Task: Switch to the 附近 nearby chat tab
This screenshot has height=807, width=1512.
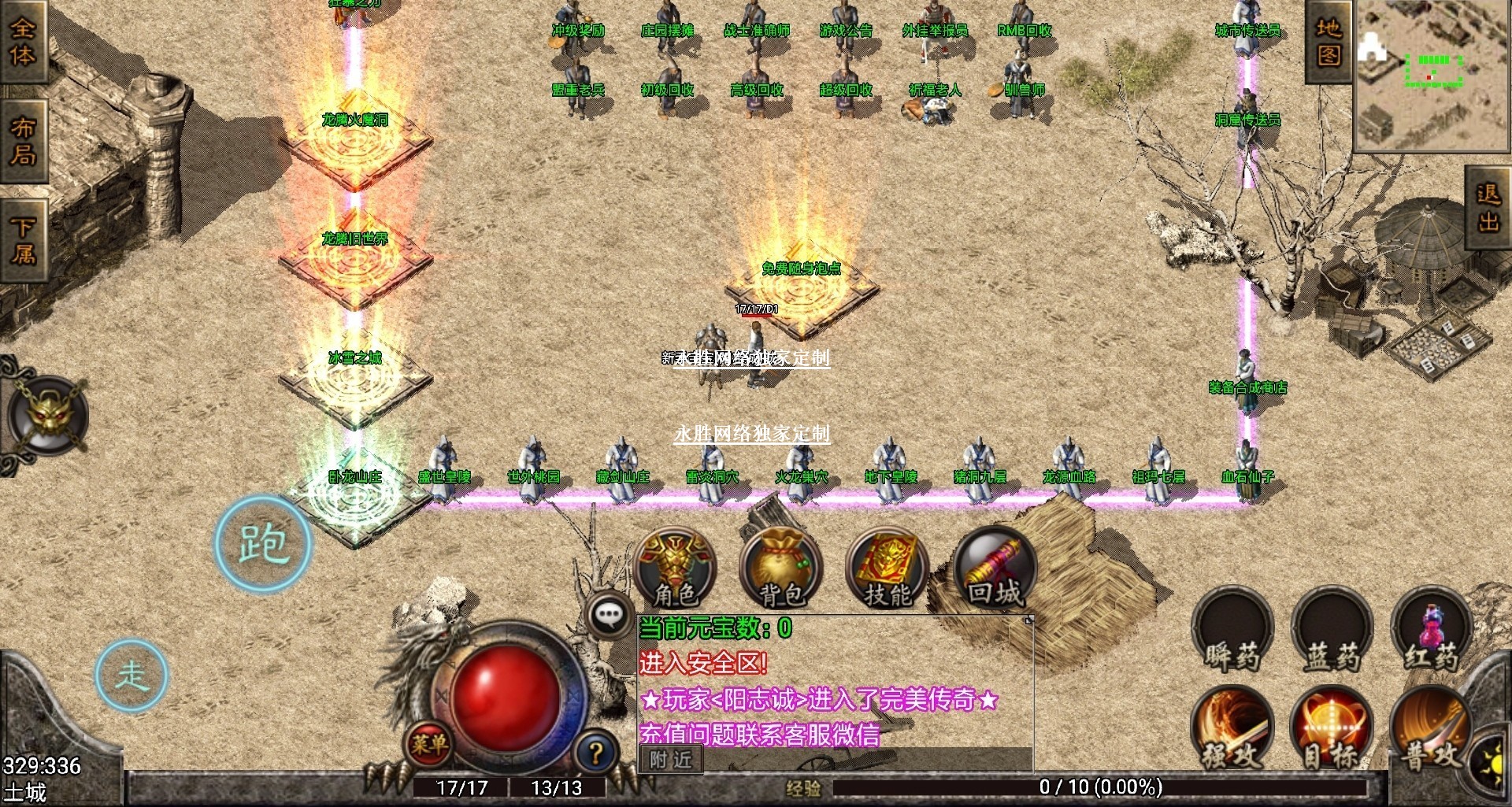Action: [x=671, y=760]
